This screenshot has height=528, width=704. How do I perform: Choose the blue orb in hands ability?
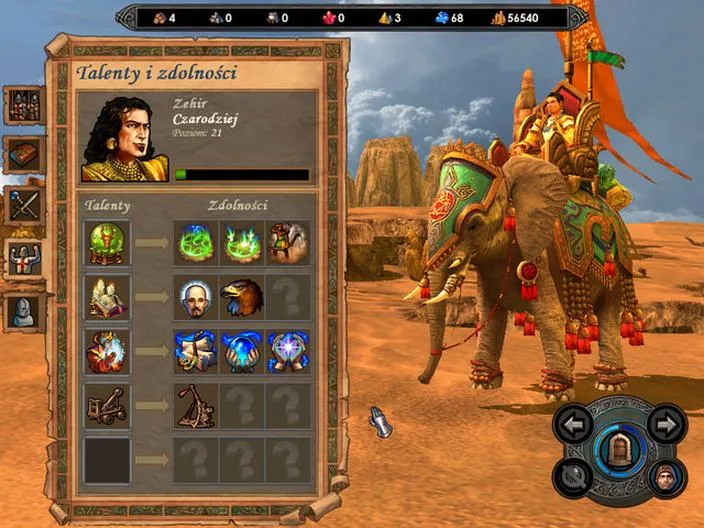pyautogui.click(x=242, y=351)
